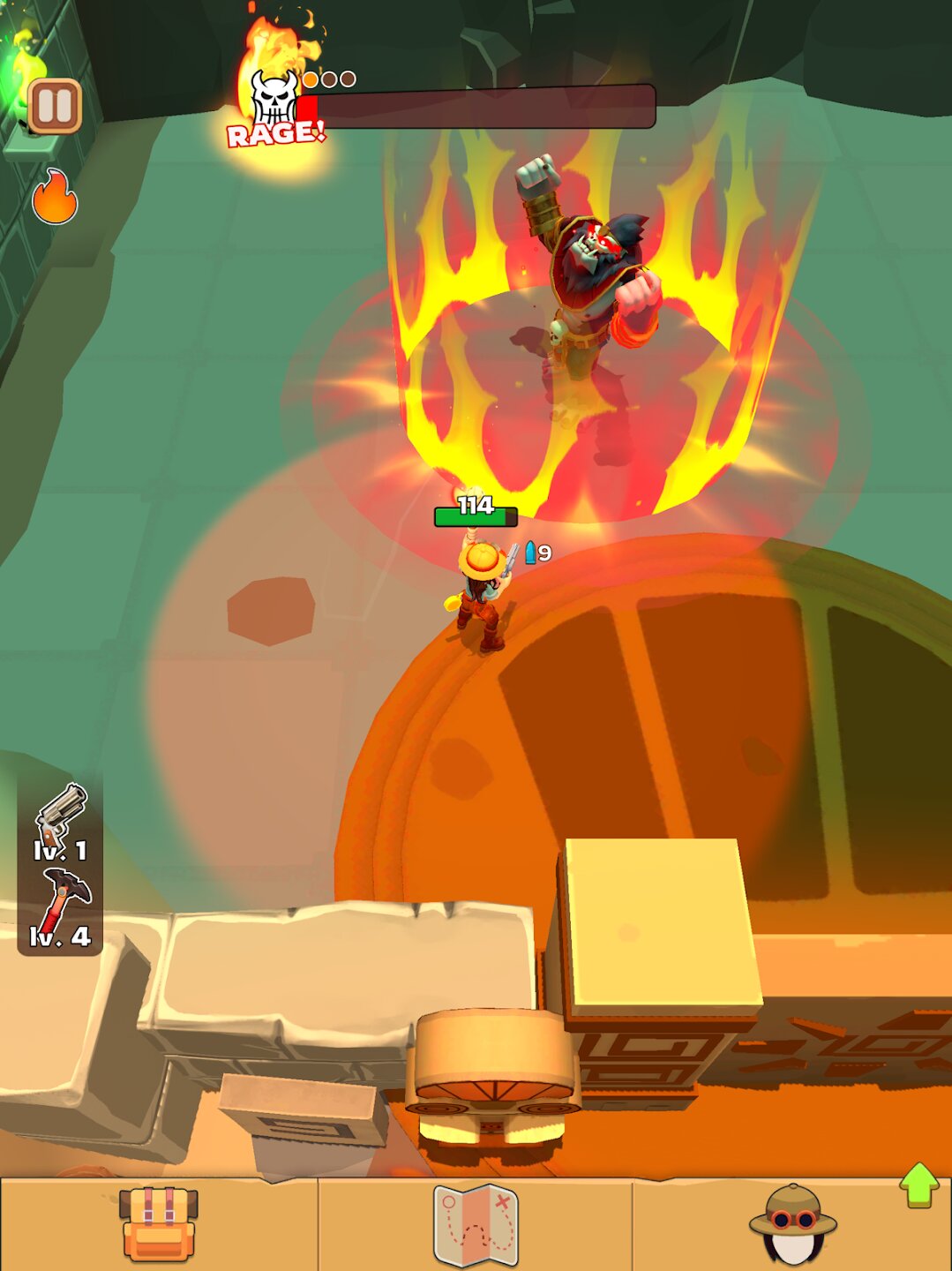
Task: Open the backpack tab
Action: coord(159,1224)
